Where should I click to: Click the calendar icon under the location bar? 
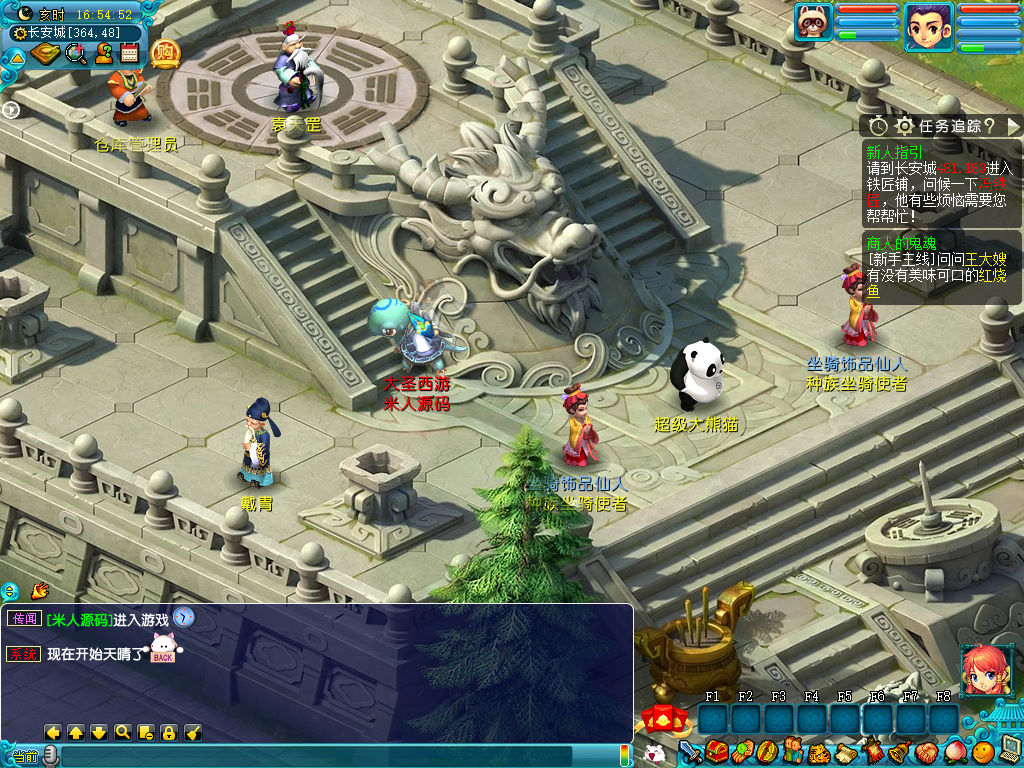tap(129, 54)
